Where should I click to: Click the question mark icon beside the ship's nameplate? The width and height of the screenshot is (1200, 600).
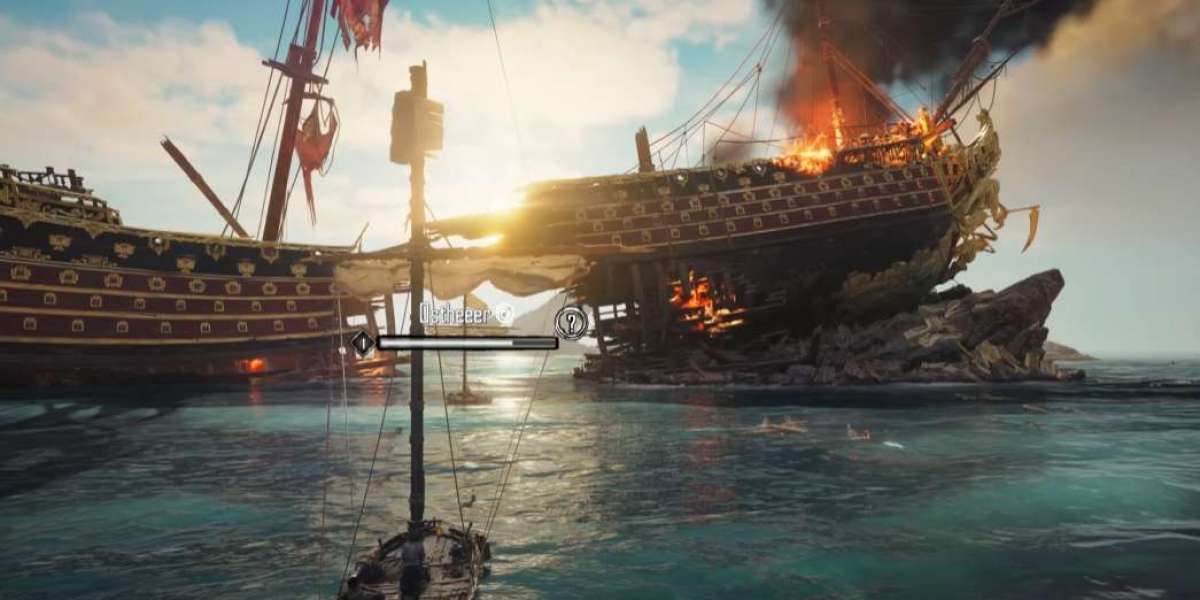pos(571,322)
